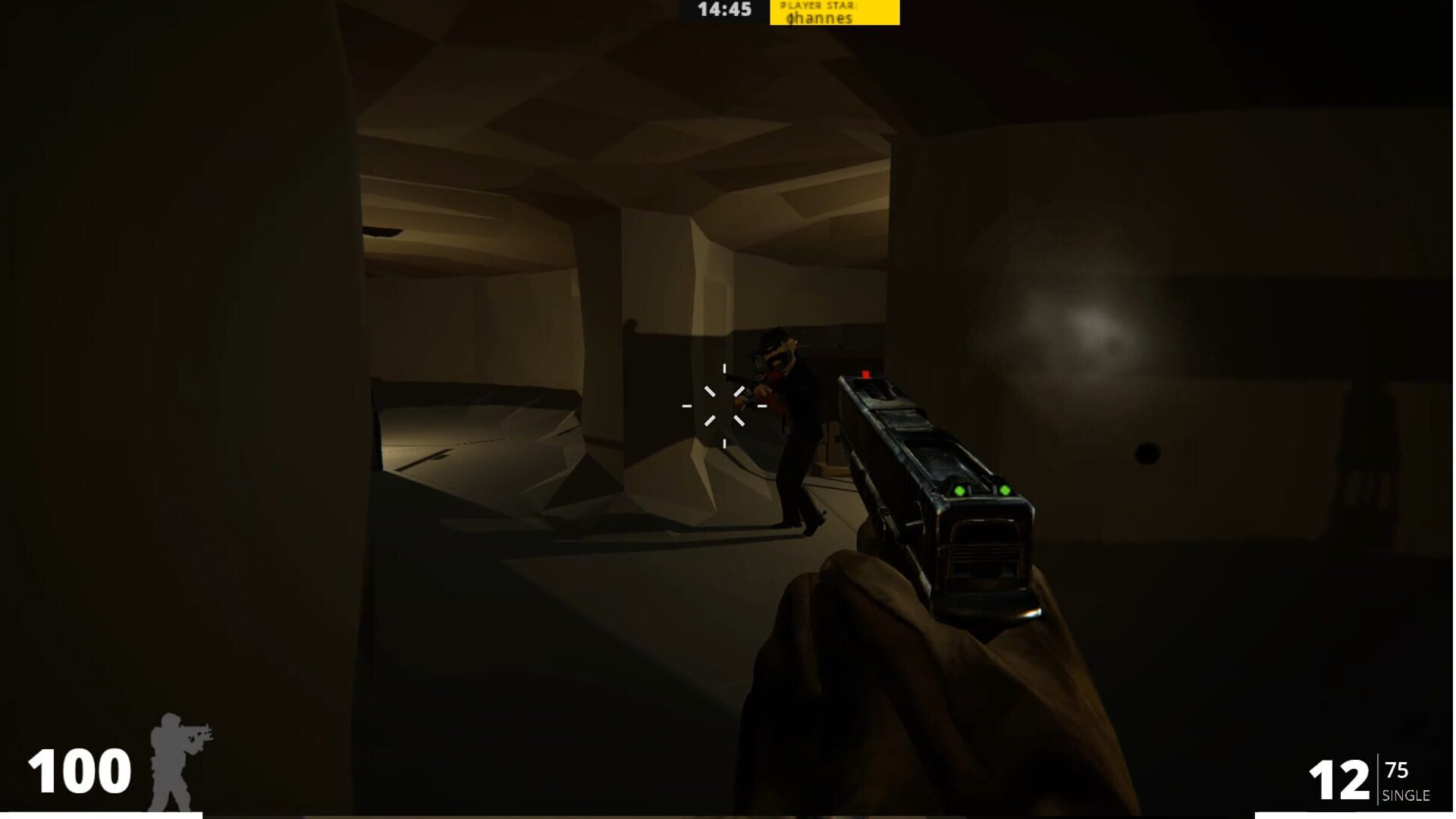Image resolution: width=1456 pixels, height=819 pixels.
Task: Click the left green pistol sight dot
Action: click(959, 491)
